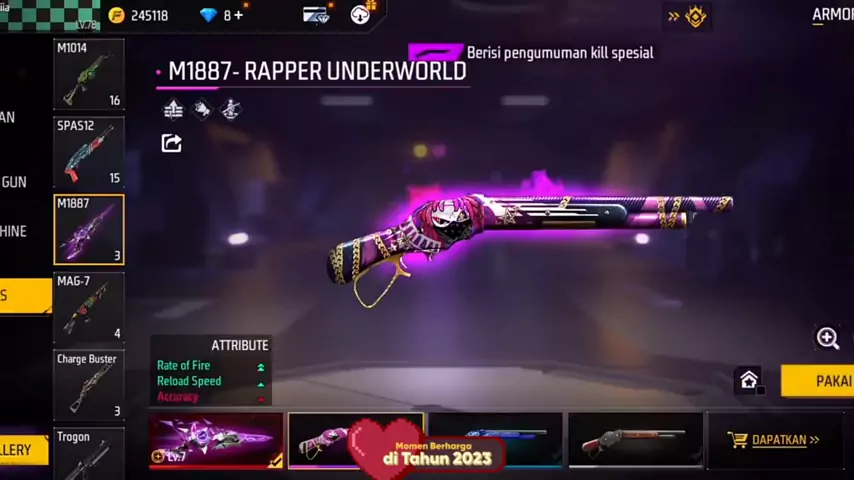Select the purple Lv.7 skin thumbnail
This screenshot has width=854, height=480.
pyautogui.click(x=216, y=440)
